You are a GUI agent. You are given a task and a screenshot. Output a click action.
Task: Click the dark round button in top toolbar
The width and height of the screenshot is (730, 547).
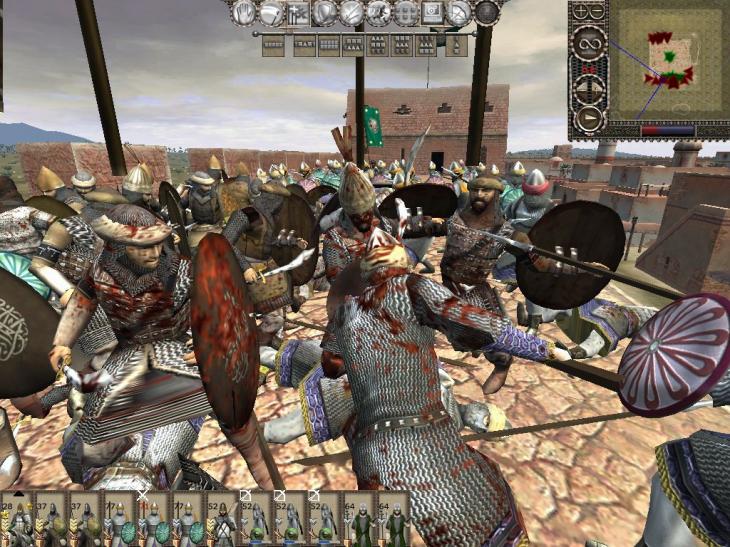coord(486,13)
